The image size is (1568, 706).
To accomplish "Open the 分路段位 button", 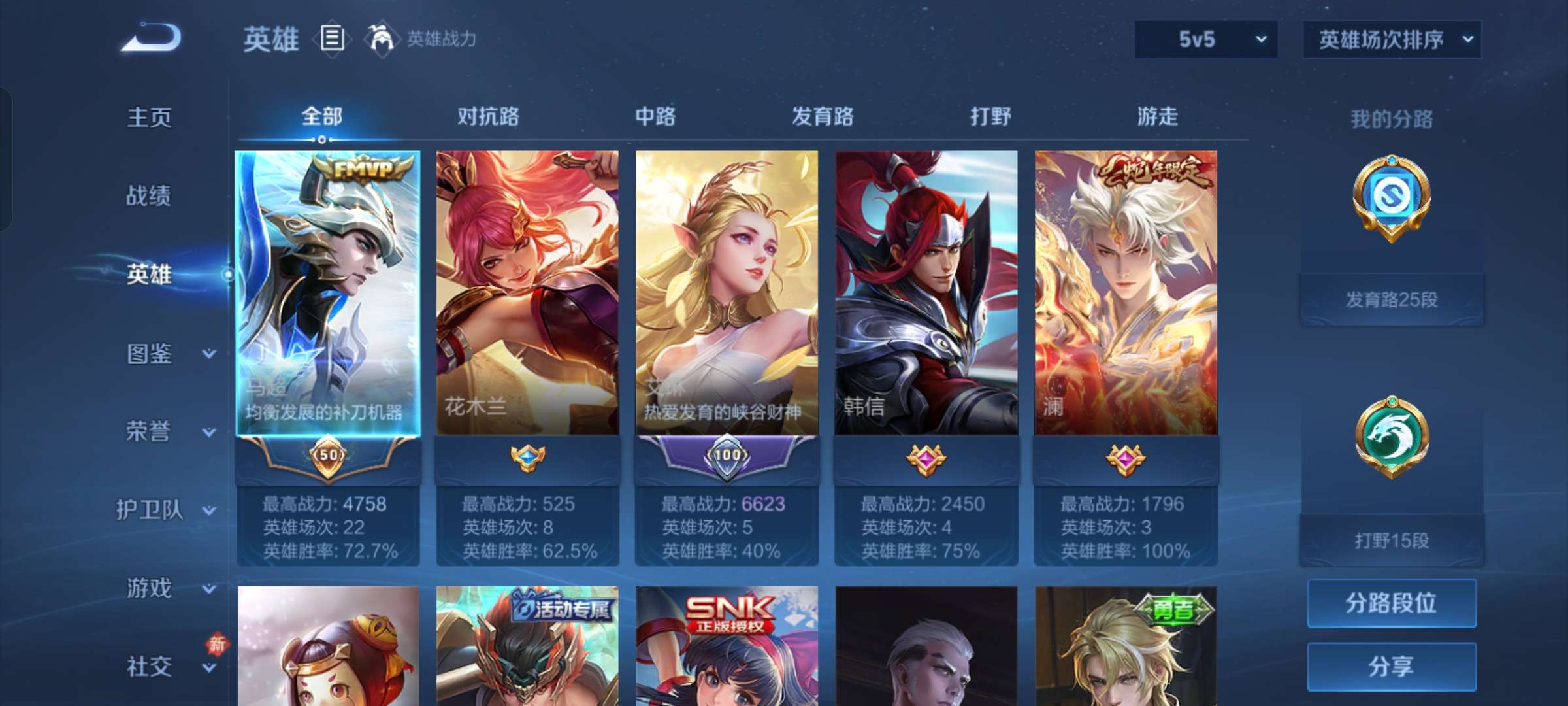I will click(x=1391, y=603).
